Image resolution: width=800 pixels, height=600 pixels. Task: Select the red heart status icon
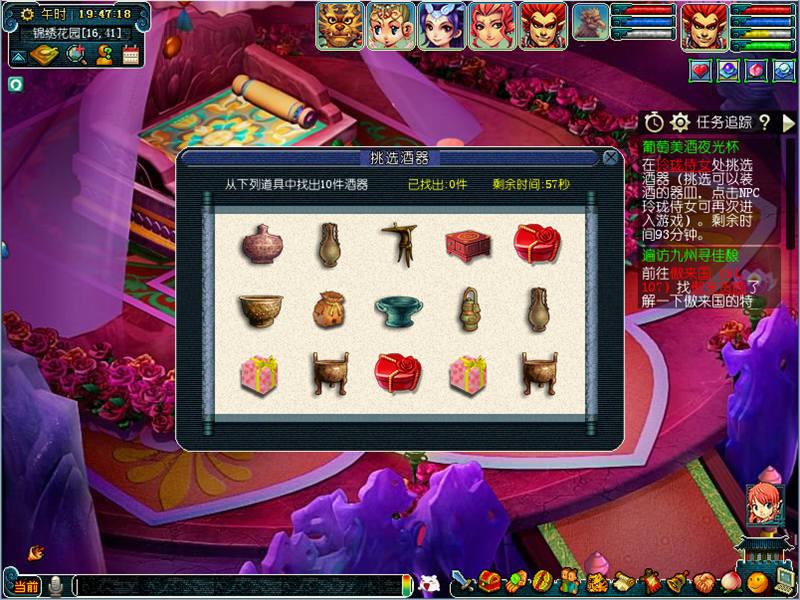click(700, 70)
